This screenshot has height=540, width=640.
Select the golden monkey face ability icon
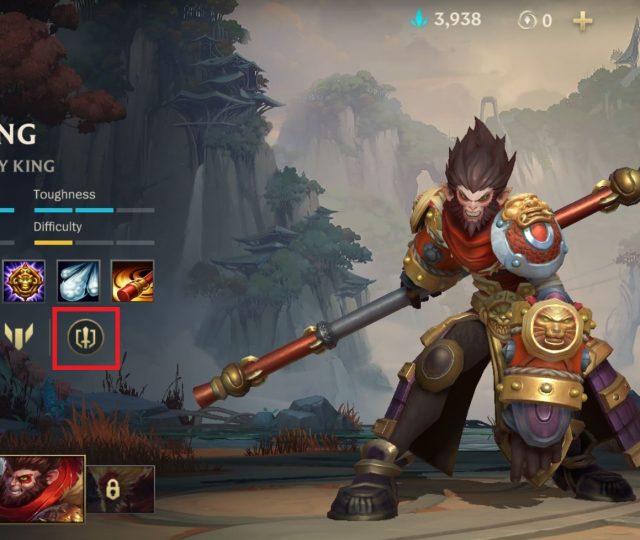coord(23,282)
